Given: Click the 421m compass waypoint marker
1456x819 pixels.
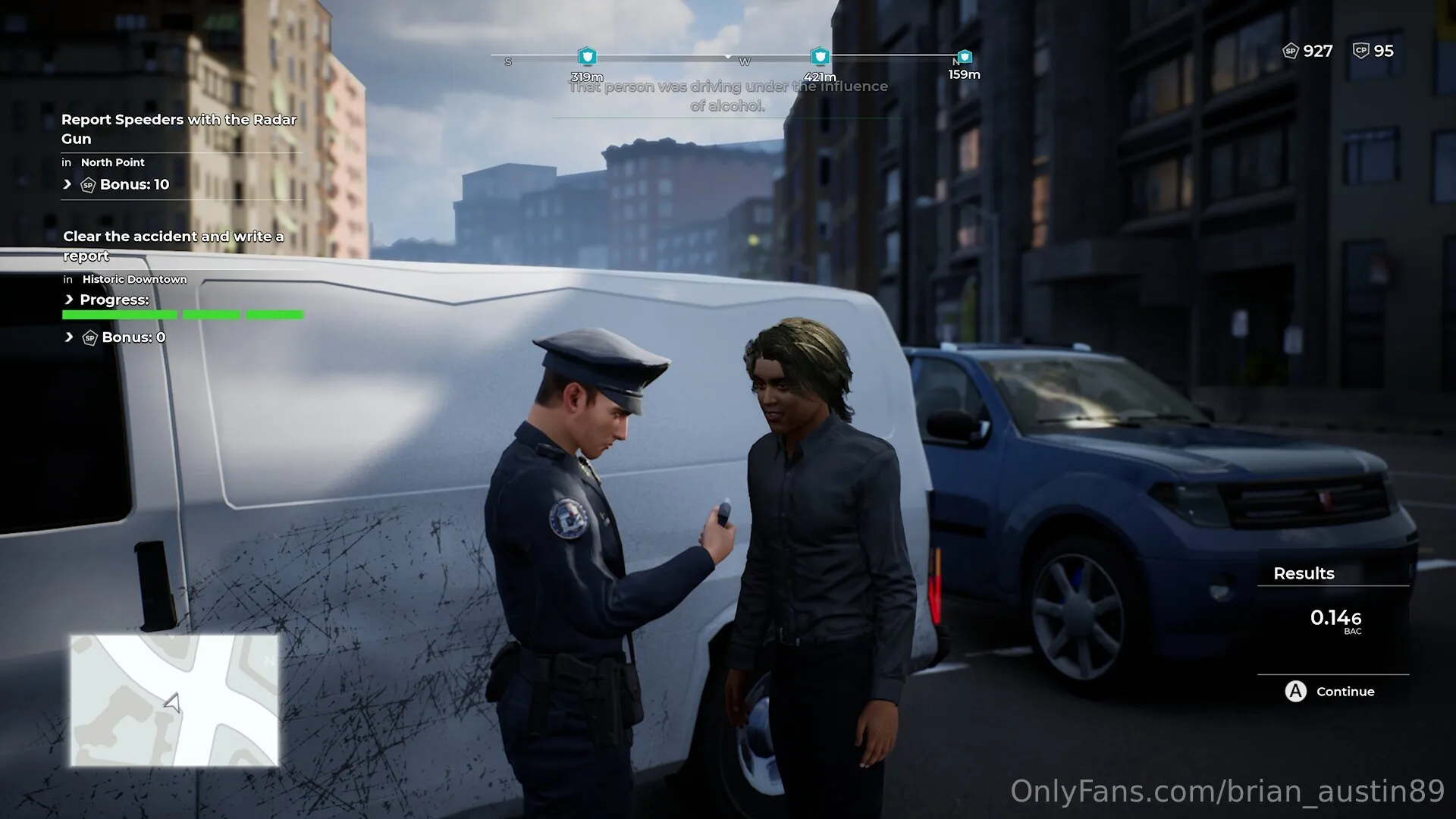Looking at the screenshot, I should (x=820, y=57).
